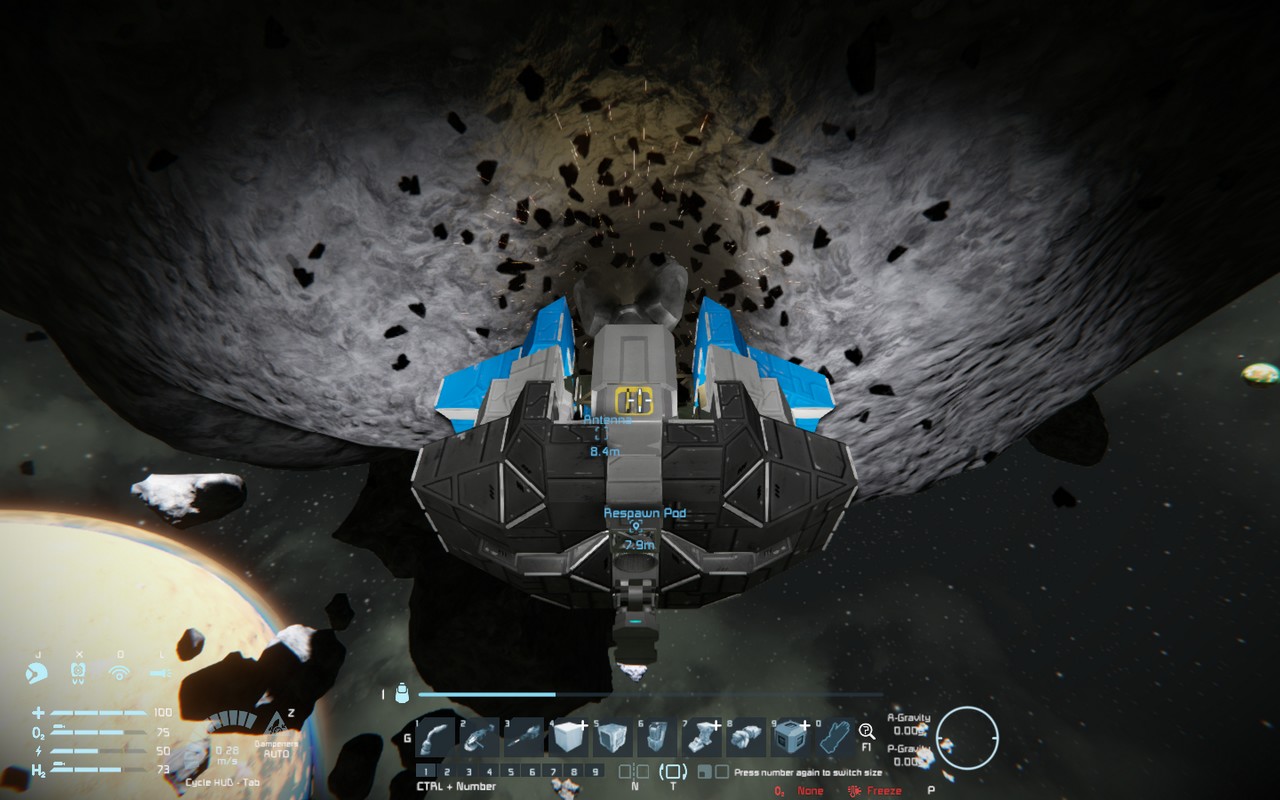This screenshot has height=800, width=1280.
Task: Switch to toolbar page 2
Action: pos(447,771)
